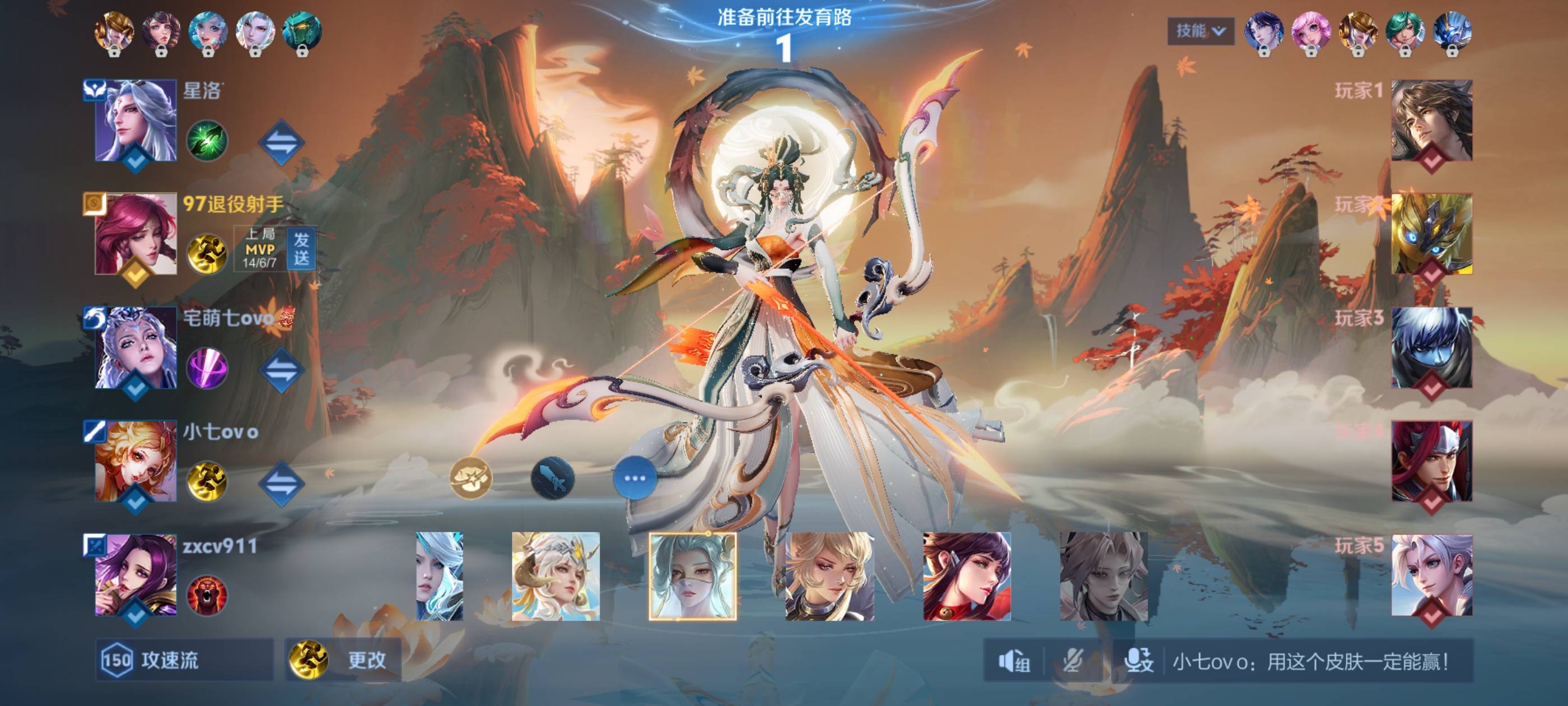
Task: Click the 发送 button beside the MVP record
Action: pos(301,249)
